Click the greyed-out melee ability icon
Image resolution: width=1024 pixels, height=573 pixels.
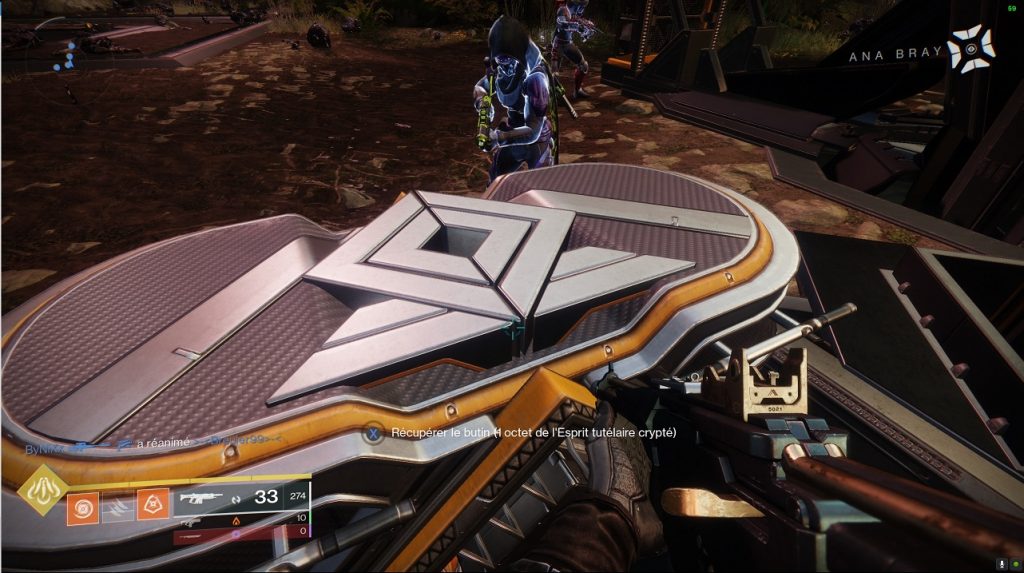tap(118, 507)
